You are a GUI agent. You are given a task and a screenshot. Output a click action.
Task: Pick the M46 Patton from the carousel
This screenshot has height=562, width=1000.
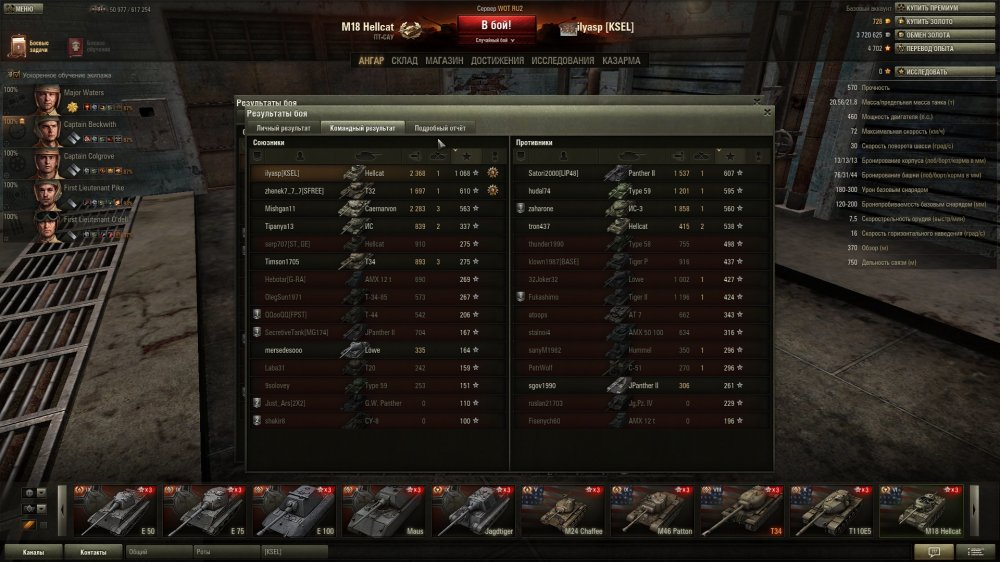tap(652, 509)
